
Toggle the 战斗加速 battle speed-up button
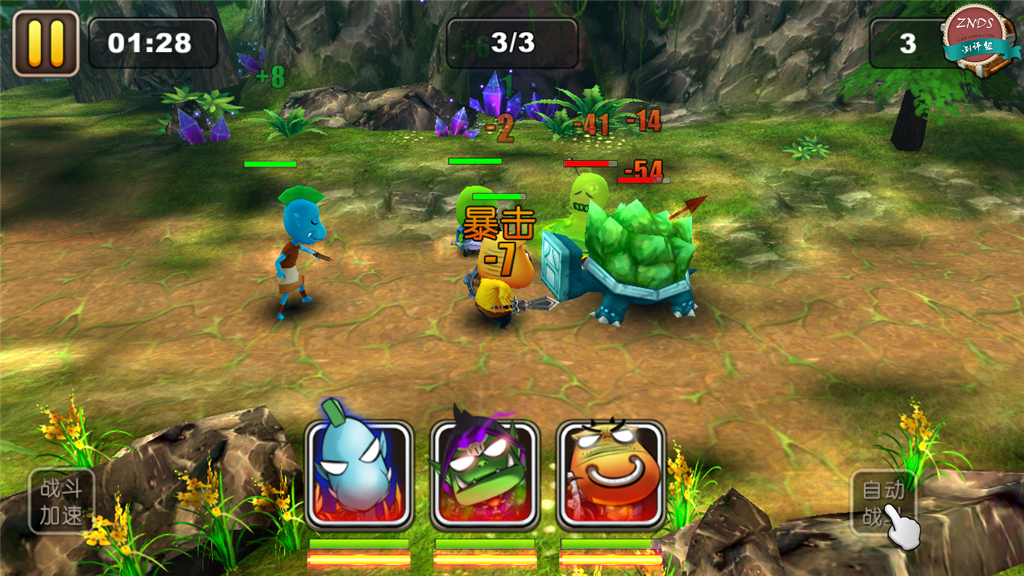[x=63, y=500]
